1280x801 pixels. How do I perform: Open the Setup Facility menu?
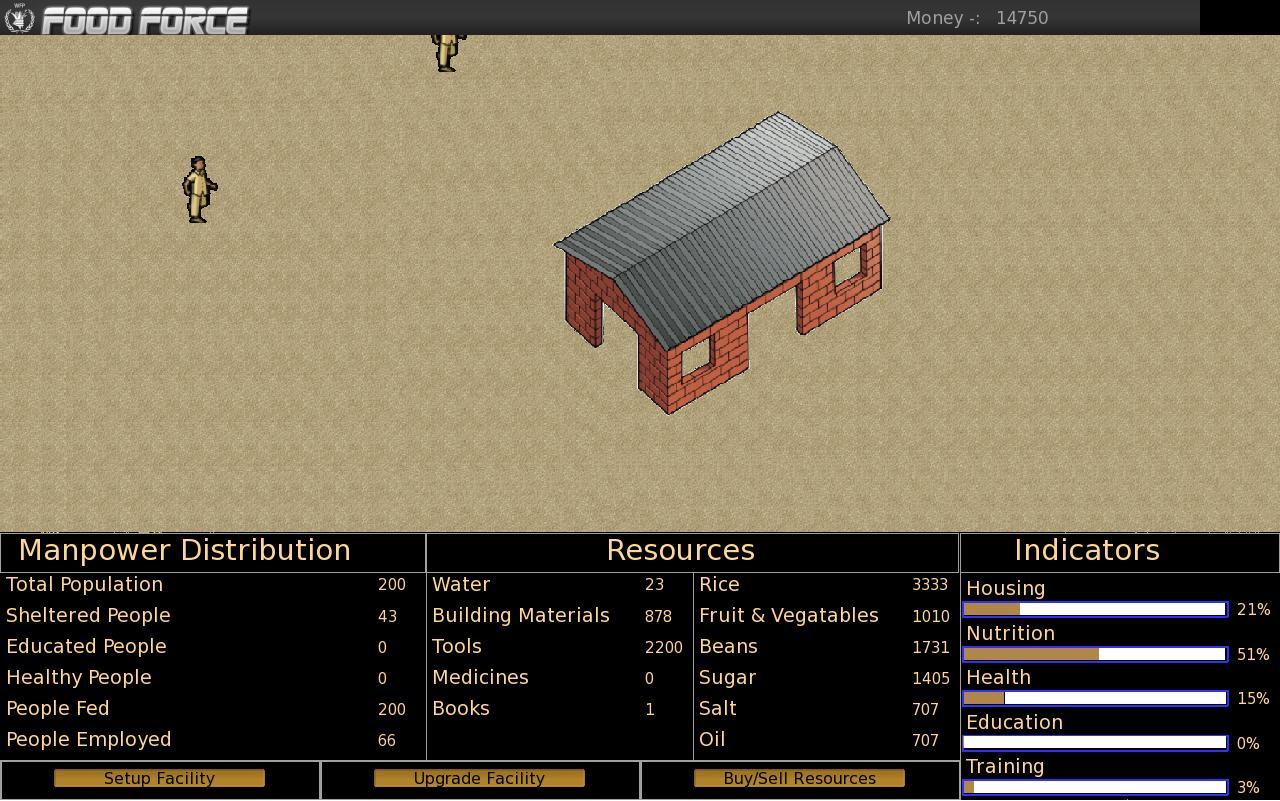pos(159,778)
